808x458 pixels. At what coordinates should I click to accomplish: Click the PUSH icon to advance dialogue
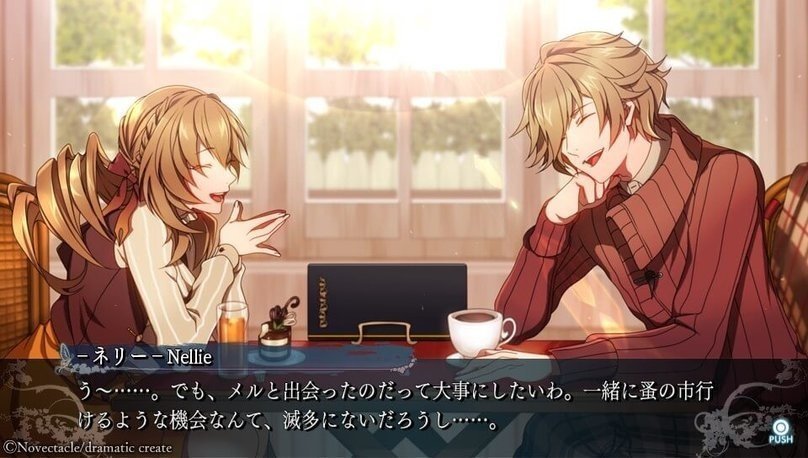click(x=781, y=431)
